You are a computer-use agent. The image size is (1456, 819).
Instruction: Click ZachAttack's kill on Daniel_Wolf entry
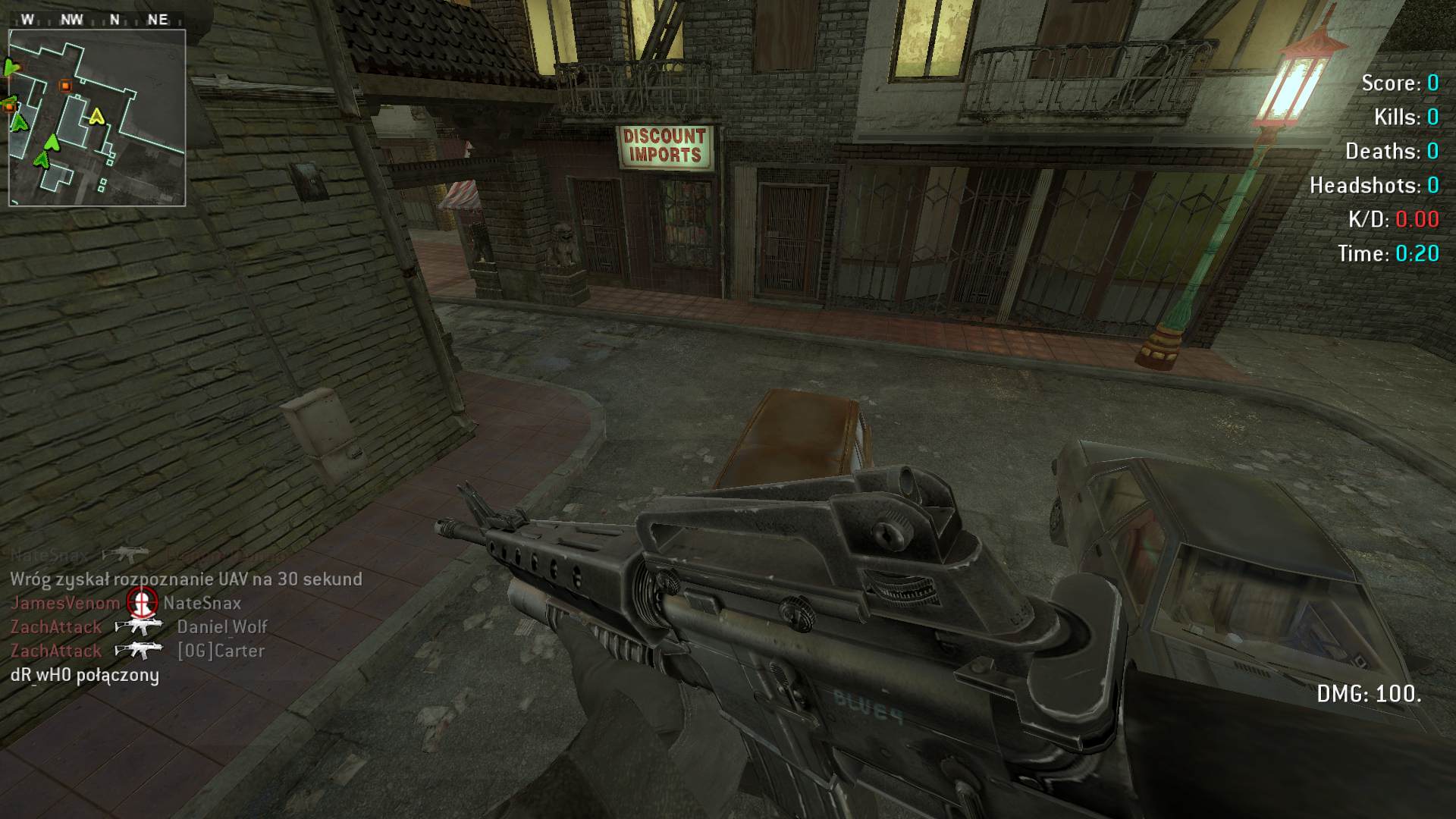pyautogui.click(x=139, y=627)
